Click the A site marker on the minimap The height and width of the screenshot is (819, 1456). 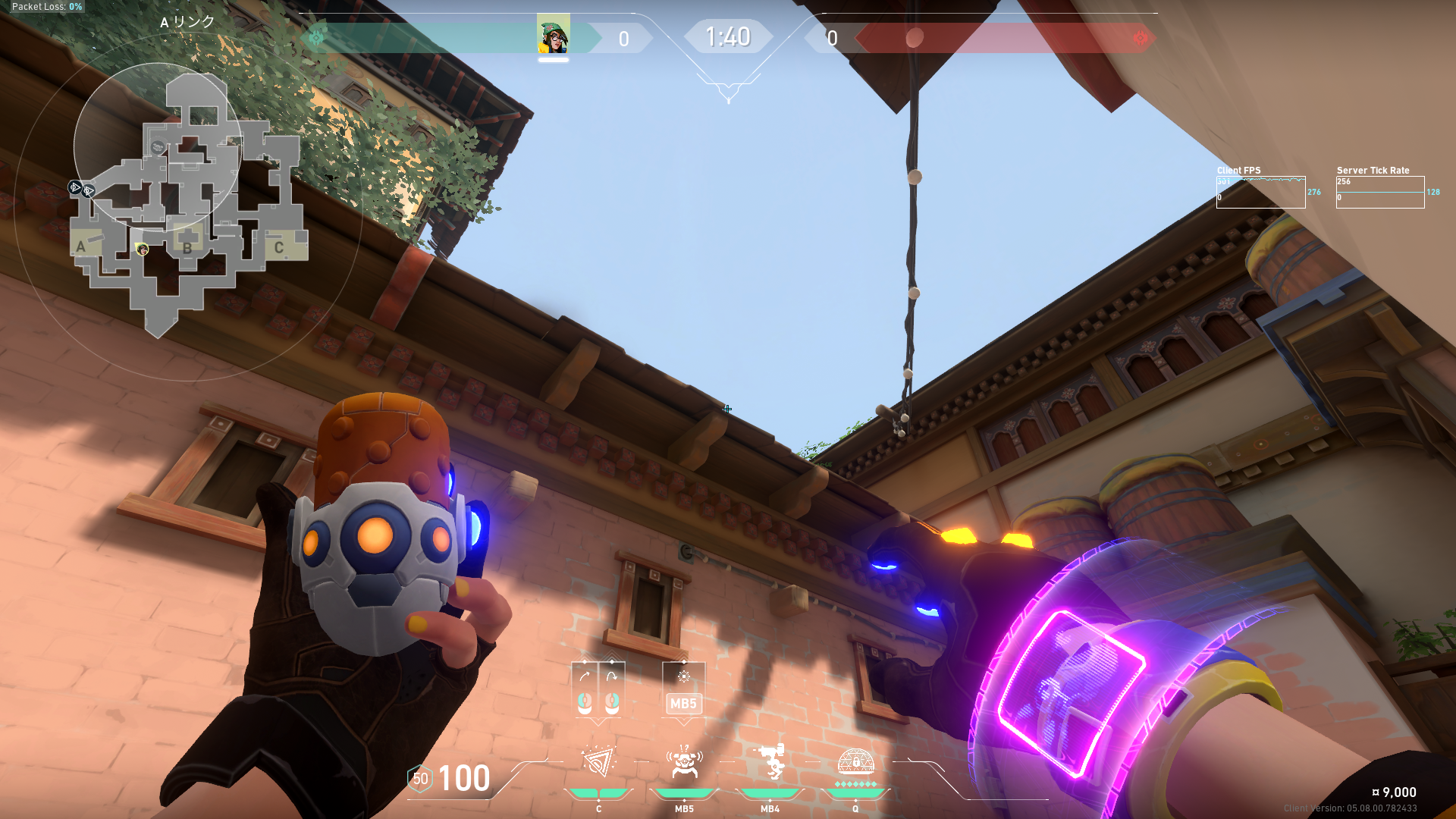[x=81, y=246]
